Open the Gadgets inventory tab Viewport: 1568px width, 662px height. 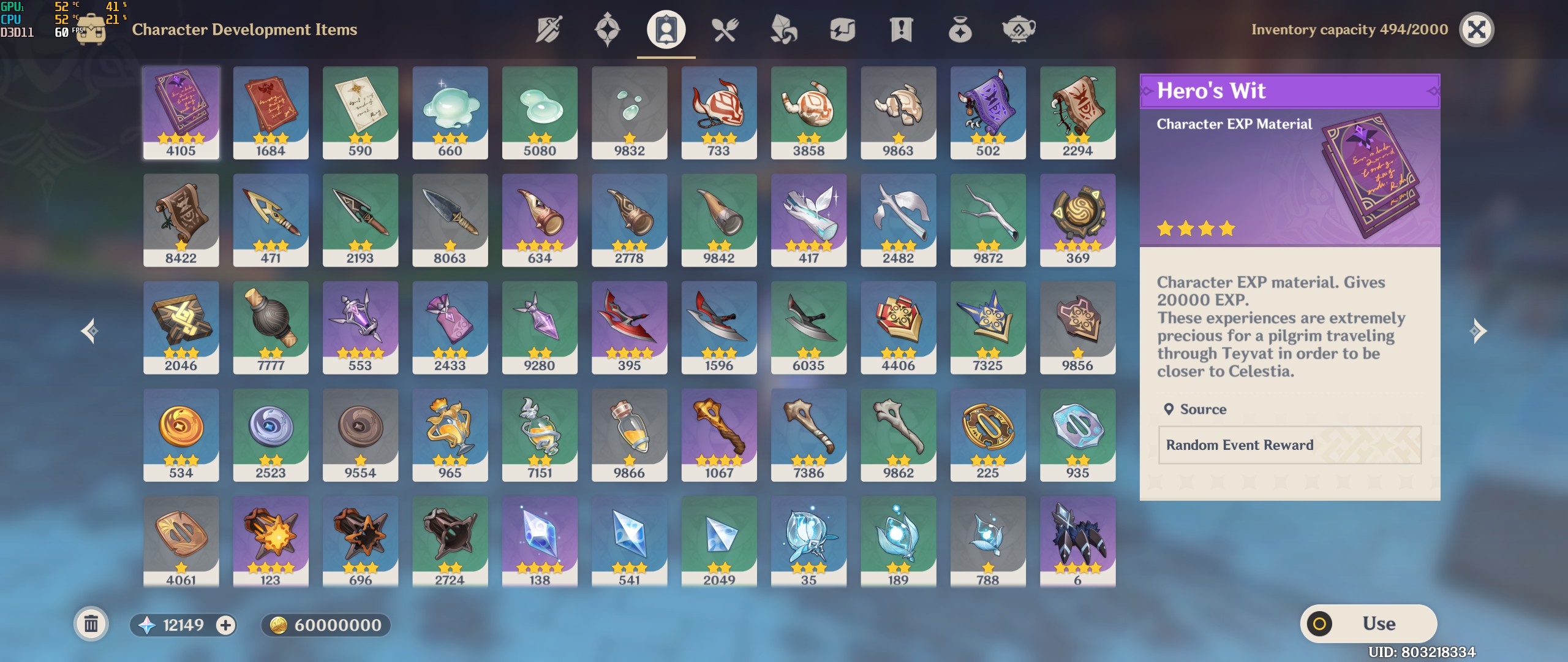click(x=844, y=29)
